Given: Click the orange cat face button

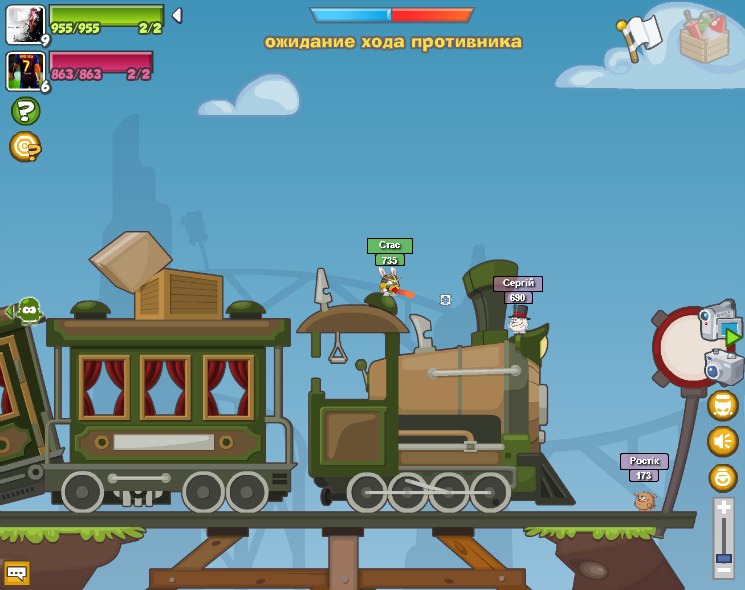Looking at the screenshot, I should (722, 405).
